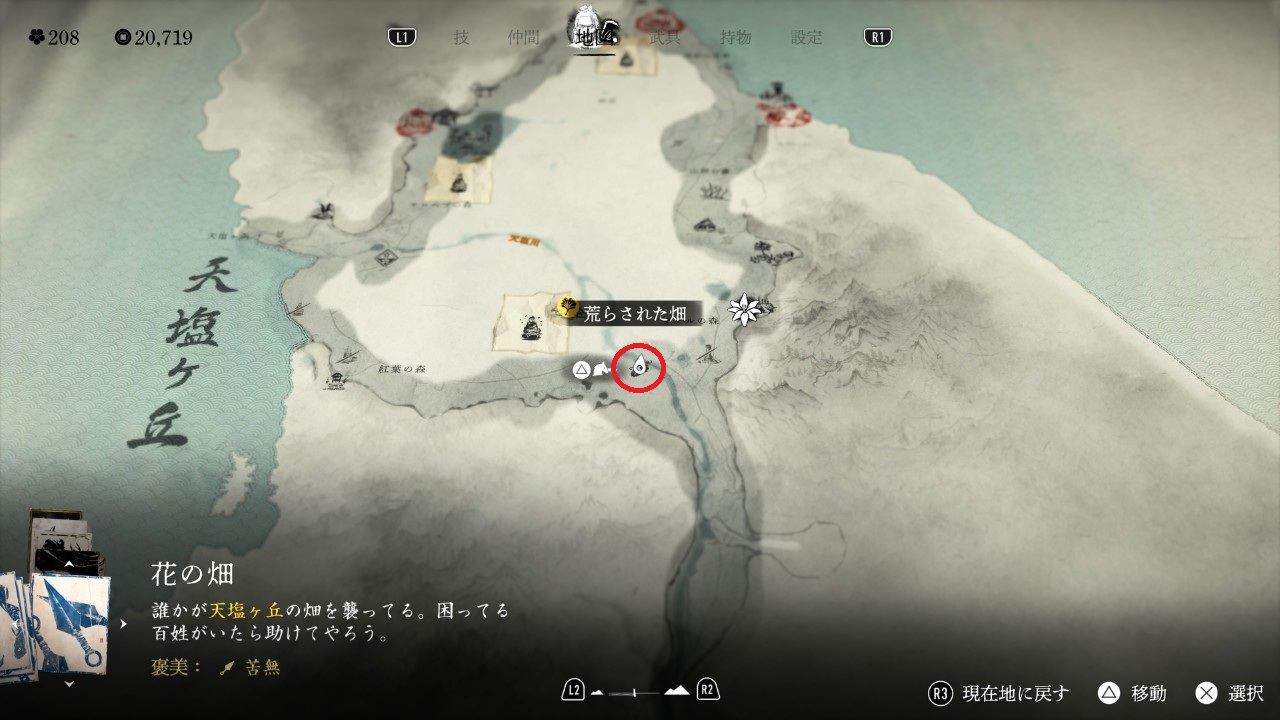Click the white flower map marker
This screenshot has height=720, width=1280.
(x=744, y=310)
